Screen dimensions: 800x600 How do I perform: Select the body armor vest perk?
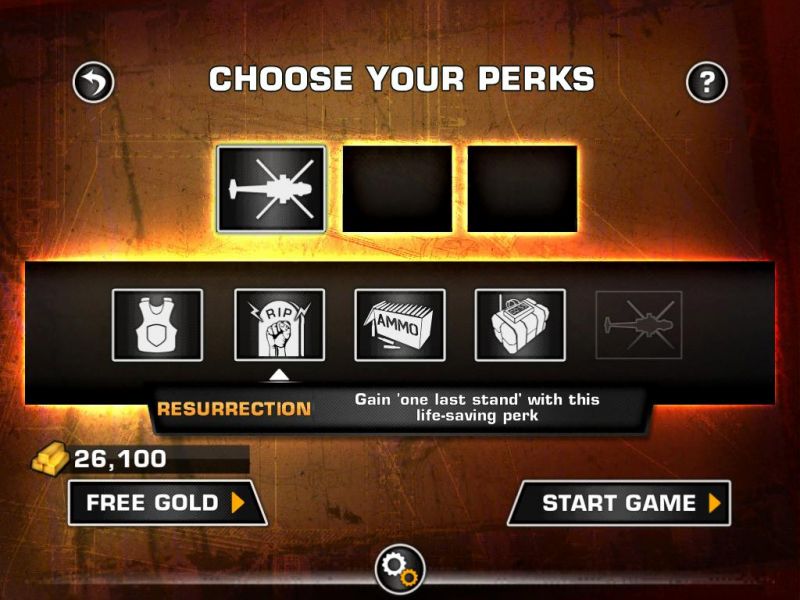[157, 325]
